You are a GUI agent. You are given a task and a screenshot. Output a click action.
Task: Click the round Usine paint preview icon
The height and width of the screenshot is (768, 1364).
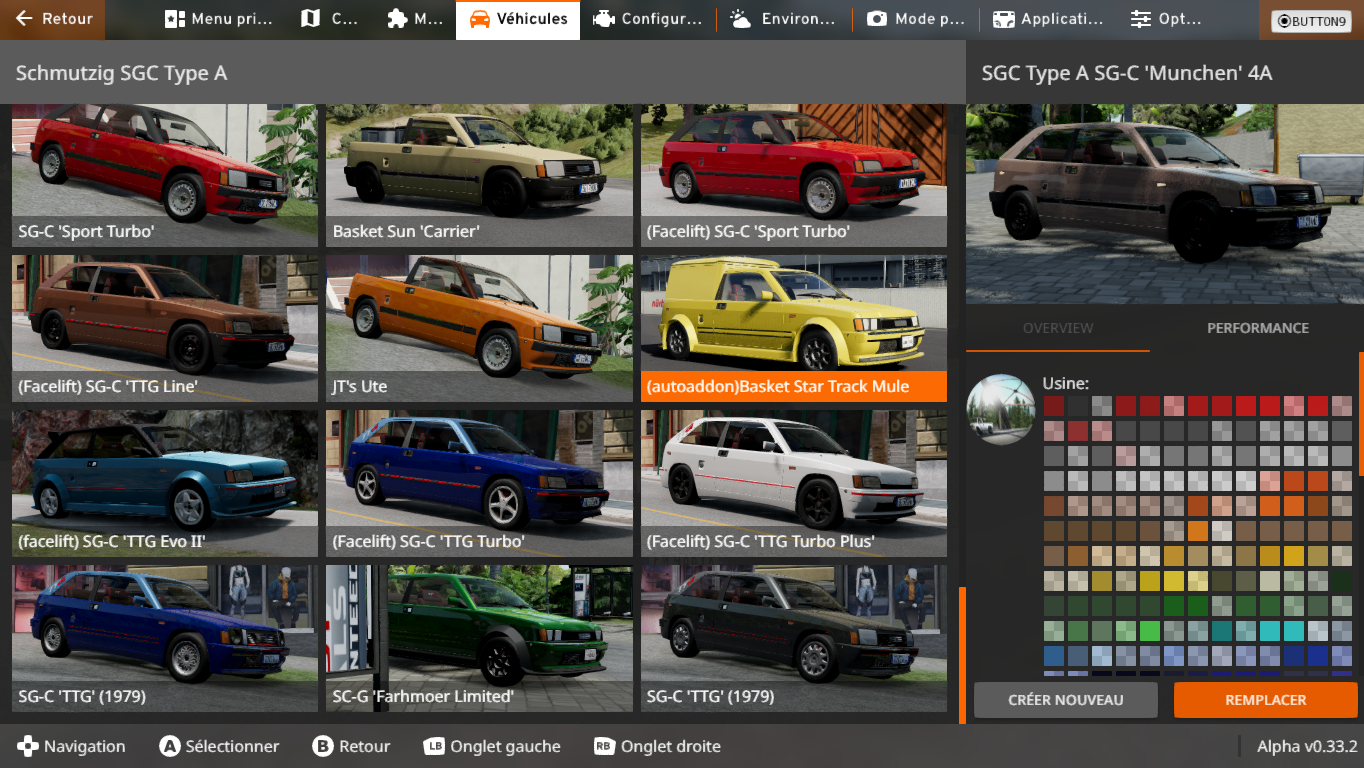pos(1001,409)
